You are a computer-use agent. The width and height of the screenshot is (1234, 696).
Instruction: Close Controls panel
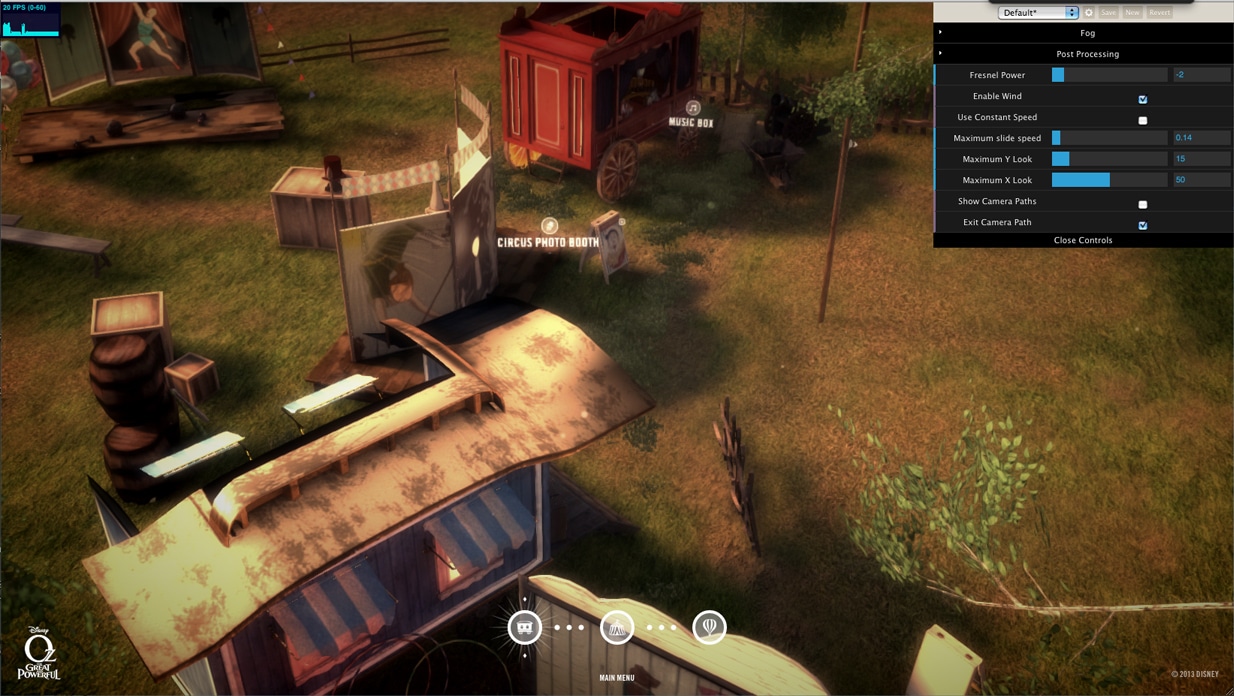click(x=1083, y=240)
